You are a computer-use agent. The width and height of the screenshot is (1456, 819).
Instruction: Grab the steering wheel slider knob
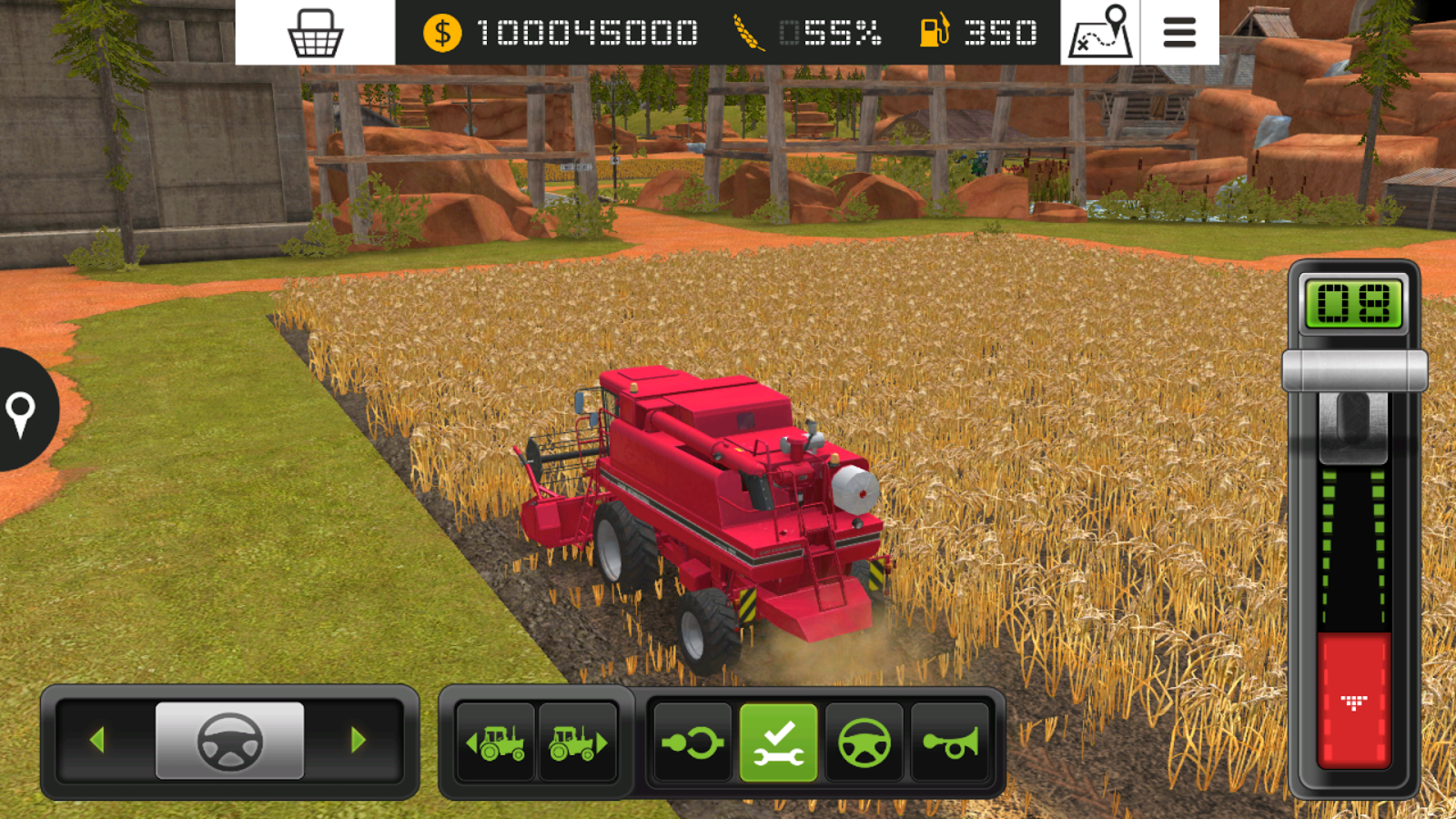click(x=229, y=741)
